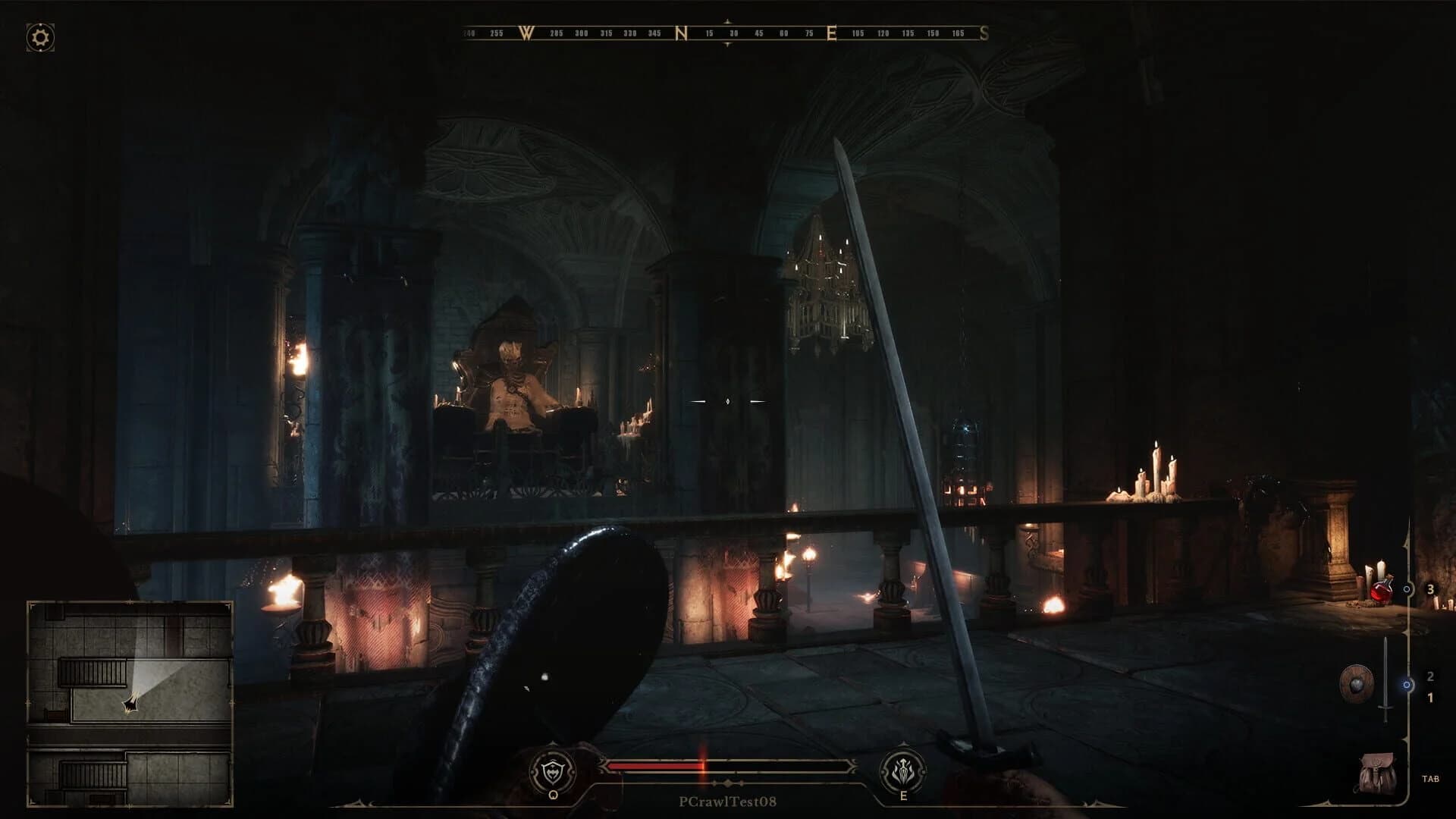The width and height of the screenshot is (1456, 819).
Task: Click the number 1 hotbar label
Action: 1431,698
